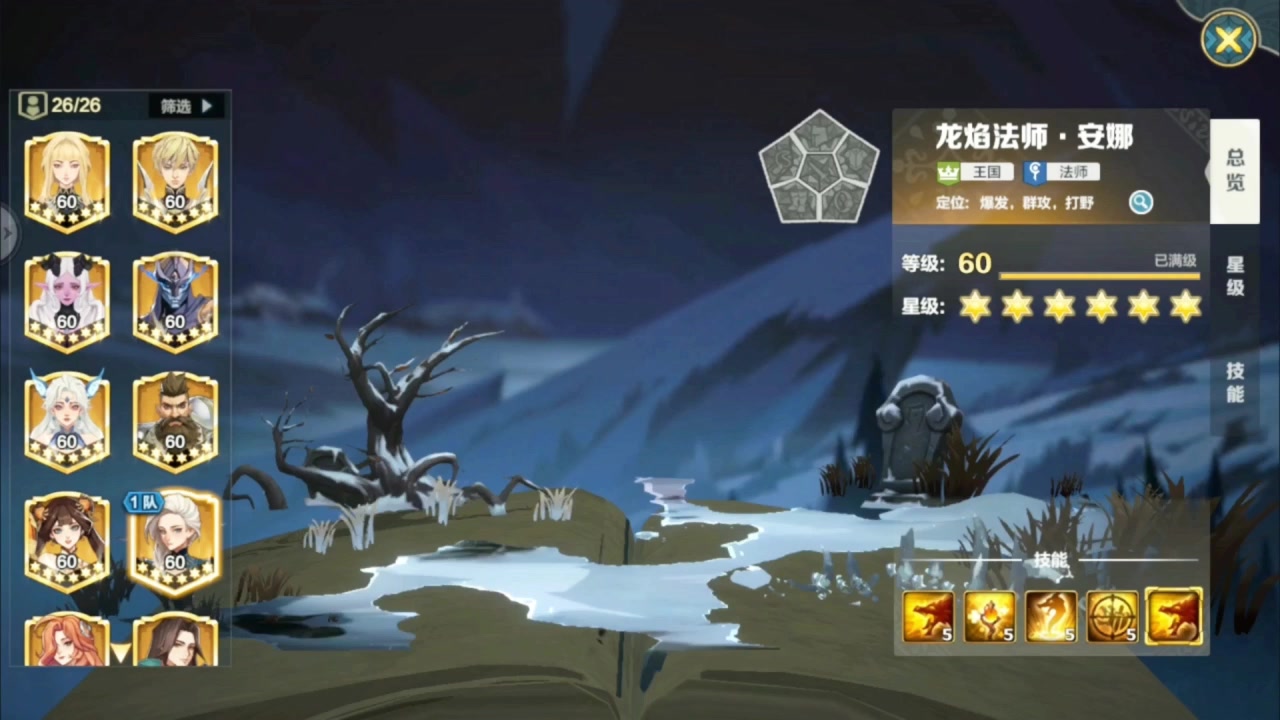Inspect the crosshair targeting skill icon
This screenshot has width=1280, height=720.
click(x=1112, y=617)
